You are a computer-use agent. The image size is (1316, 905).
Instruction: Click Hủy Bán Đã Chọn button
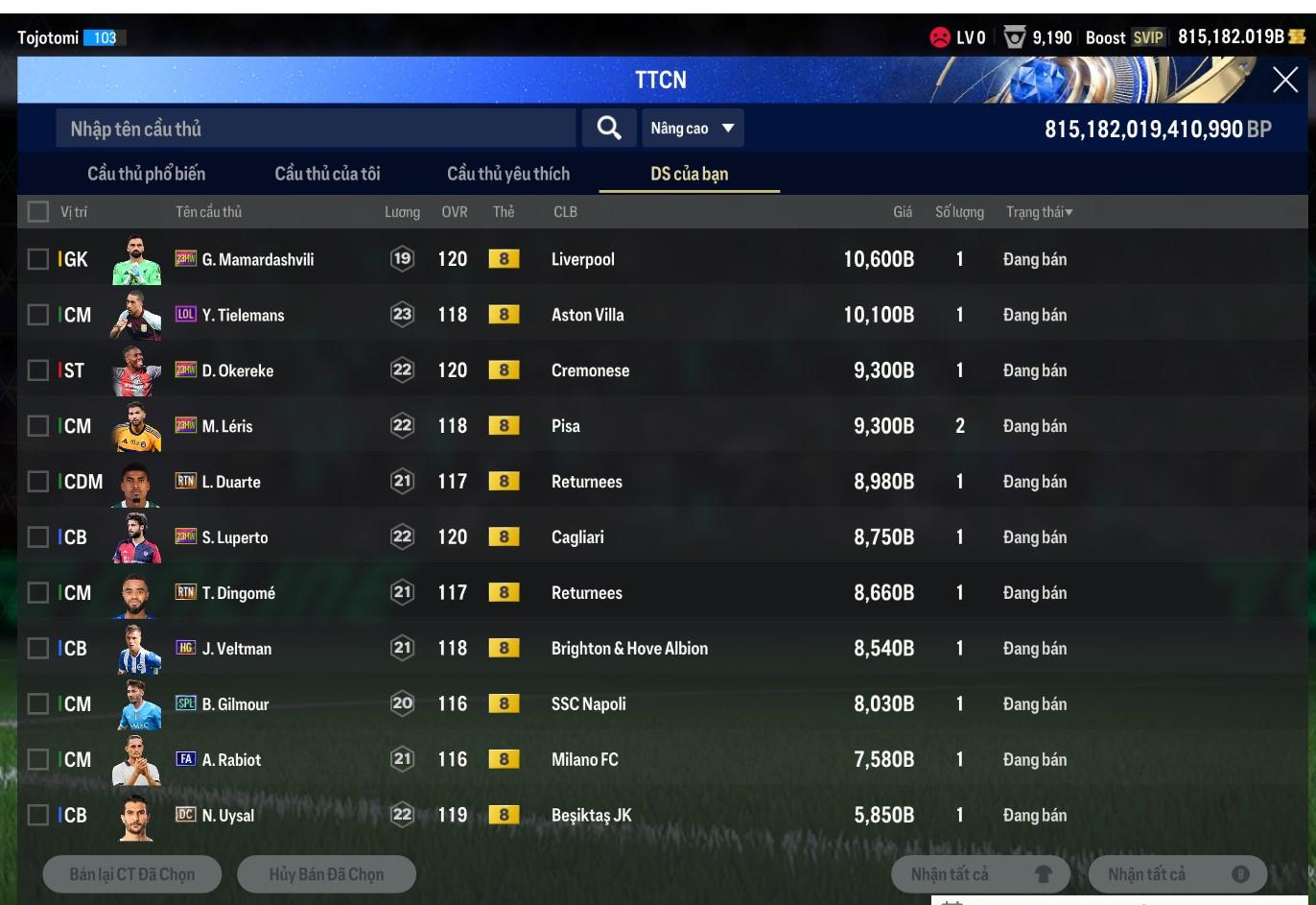[x=326, y=874]
